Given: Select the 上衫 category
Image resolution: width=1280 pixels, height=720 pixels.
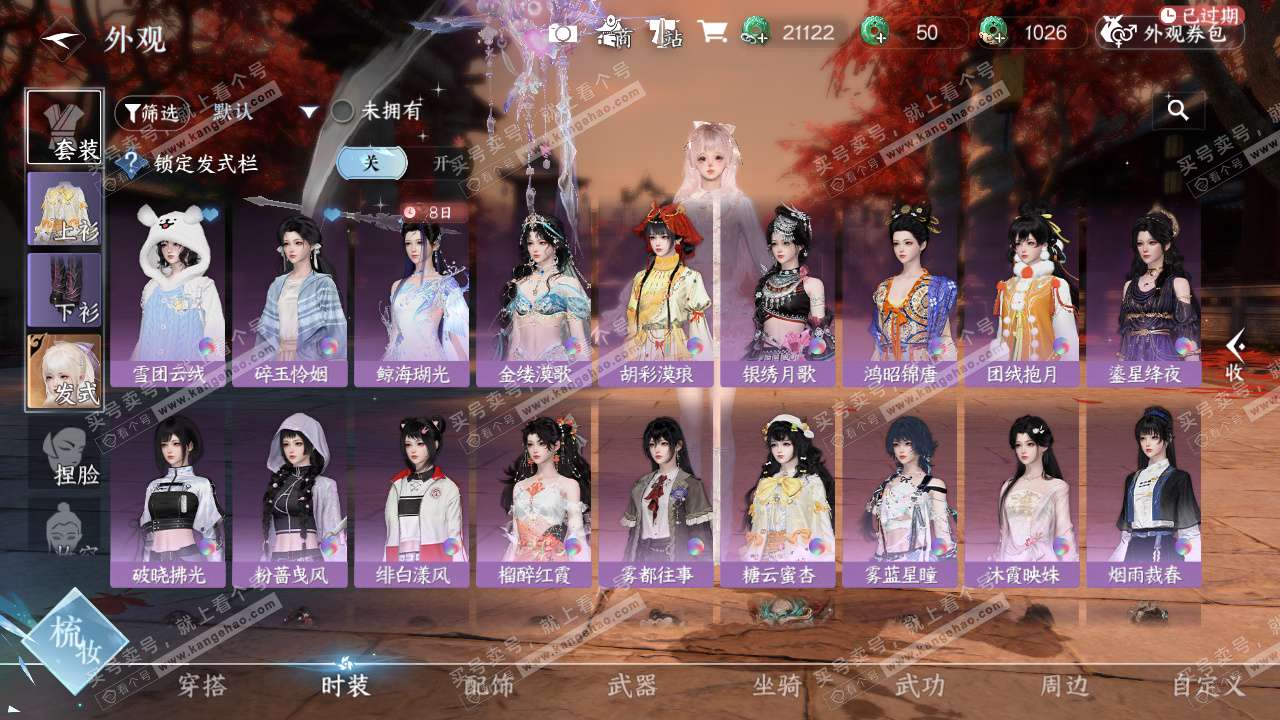Looking at the screenshot, I should 64,208.
